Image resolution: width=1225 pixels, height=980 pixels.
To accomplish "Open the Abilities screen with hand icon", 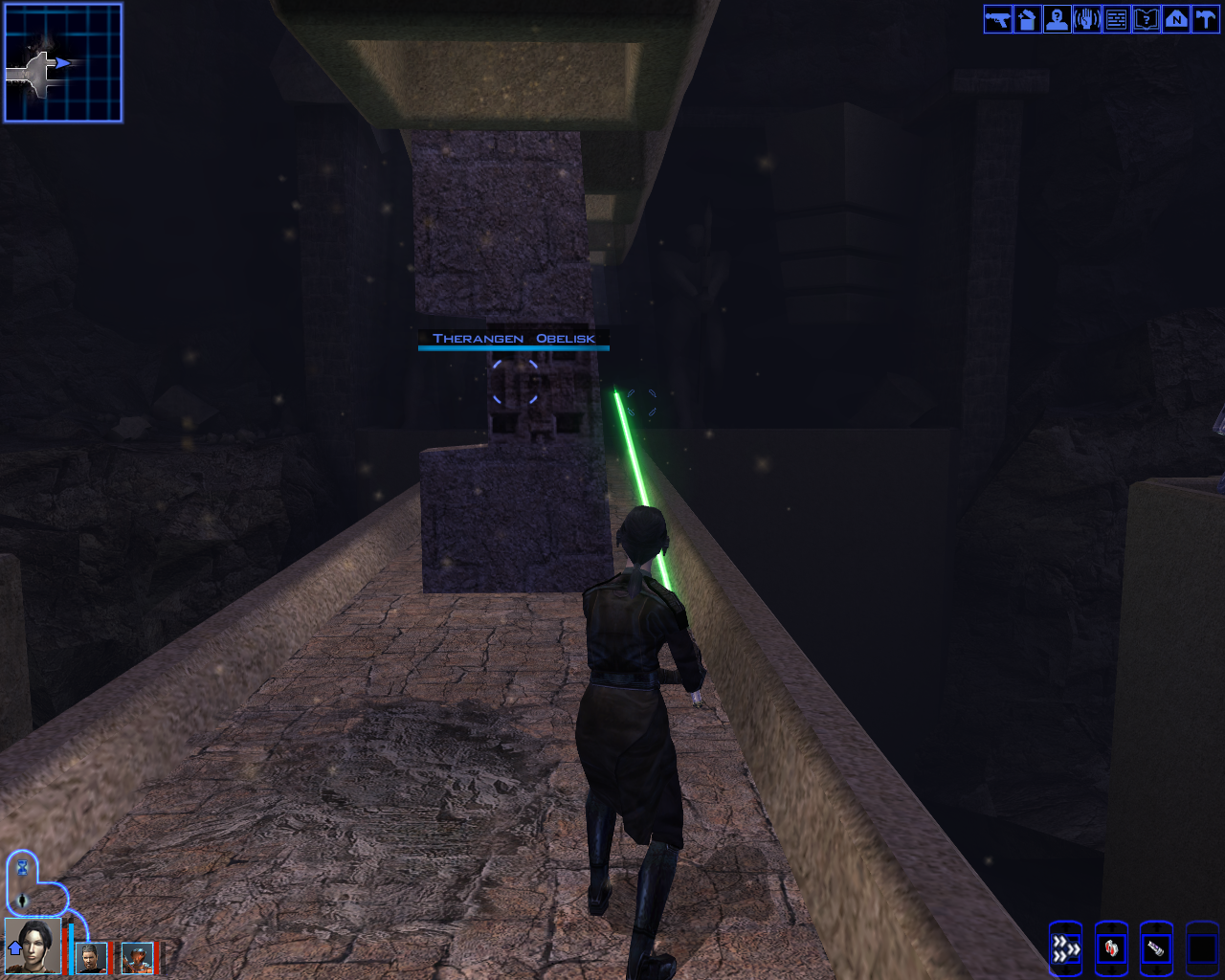I will pyautogui.click(x=1085, y=19).
